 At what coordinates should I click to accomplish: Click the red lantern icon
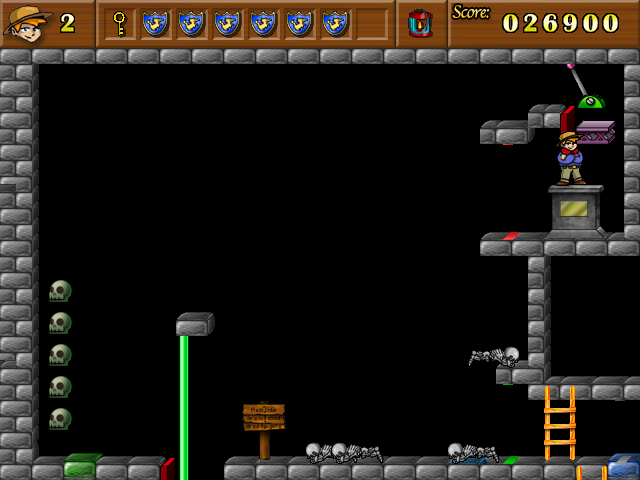(x=420, y=23)
